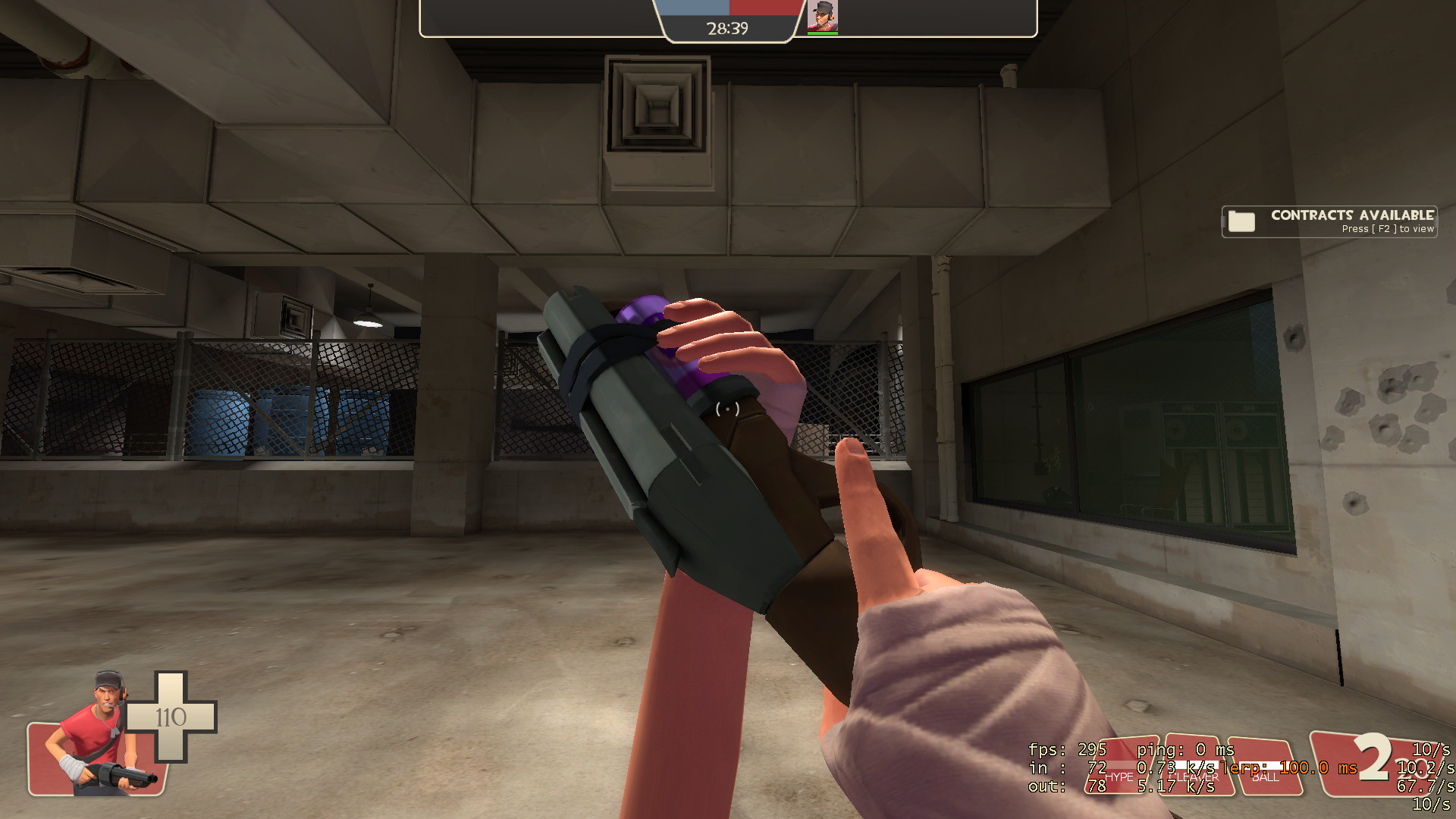The width and height of the screenshot is (1456, 819).
Task: Toggle the orange lerp indicator
Action: [x=1289, y=768]
